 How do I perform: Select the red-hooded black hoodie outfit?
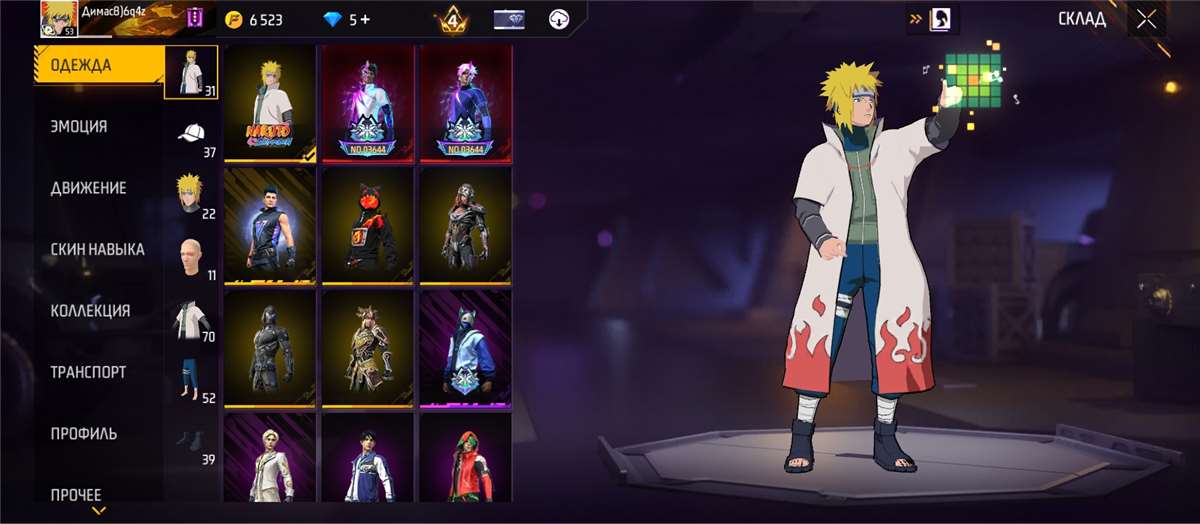point(367,226)
